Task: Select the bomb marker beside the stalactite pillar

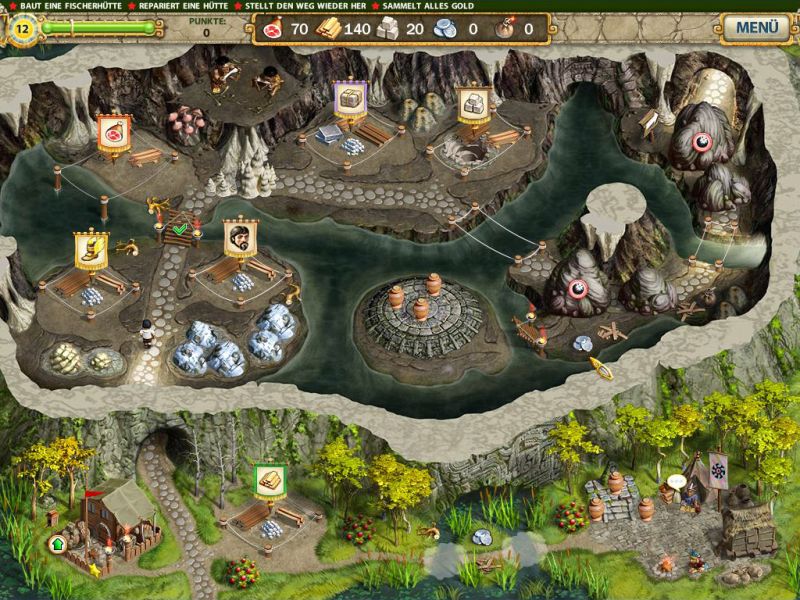Action: click(577, 290)
